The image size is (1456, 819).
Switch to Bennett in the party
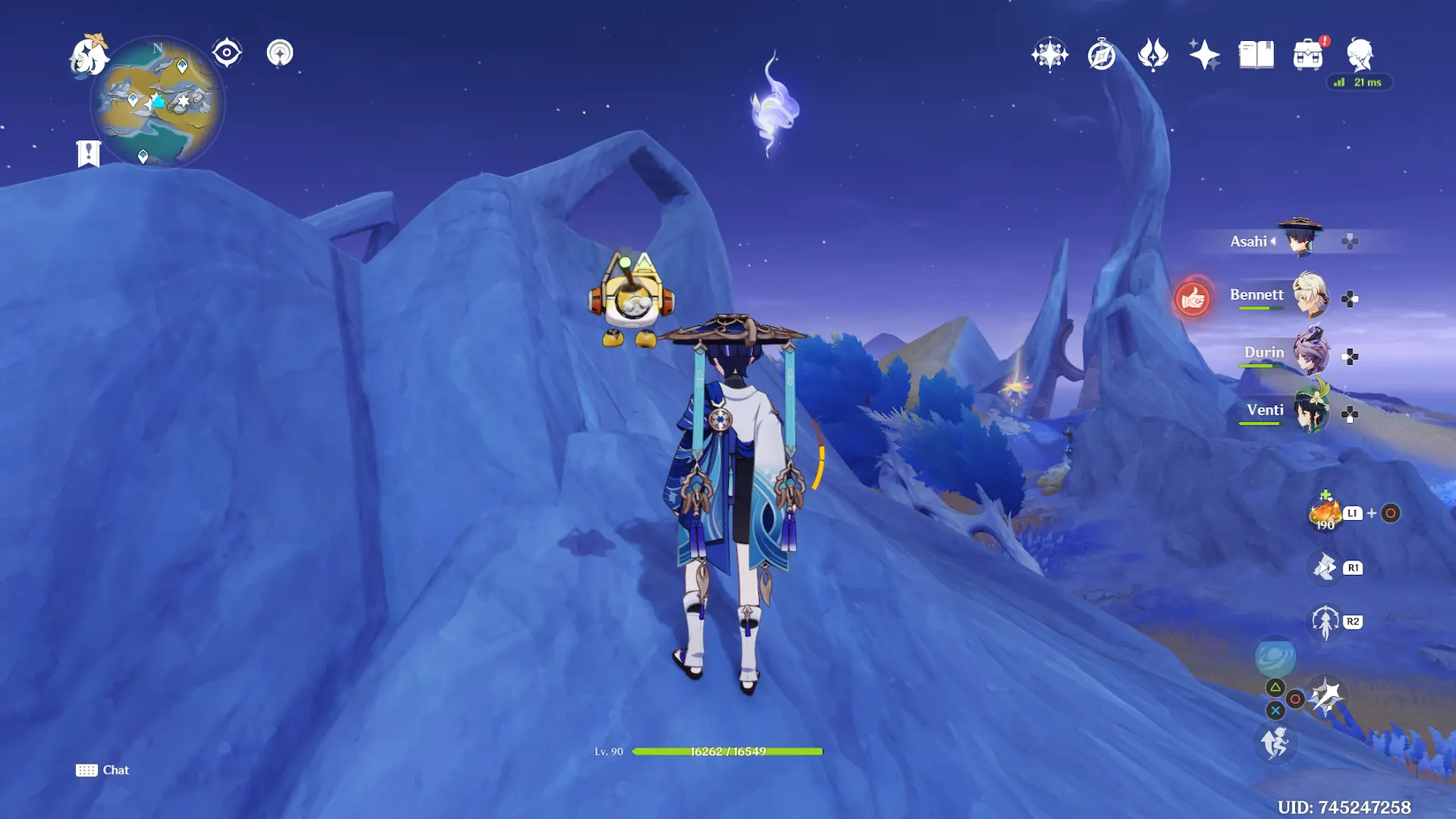1310,296
